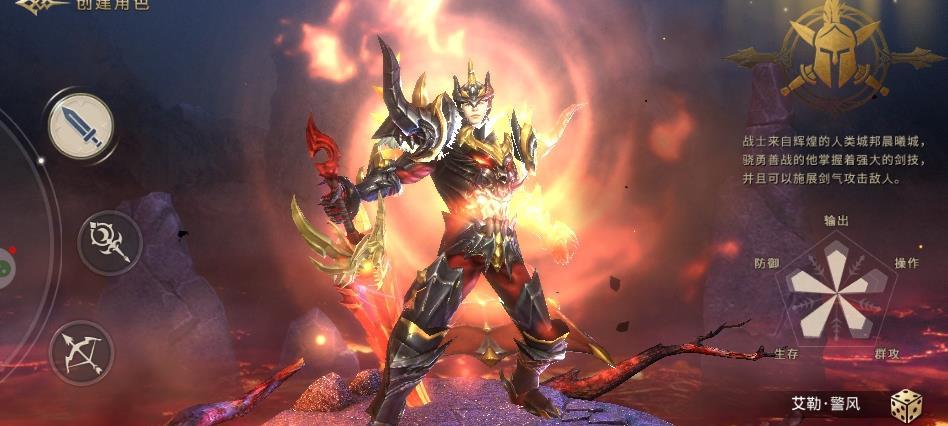Pick the bow archer class icon
The image size is (948, 426).
81,352
